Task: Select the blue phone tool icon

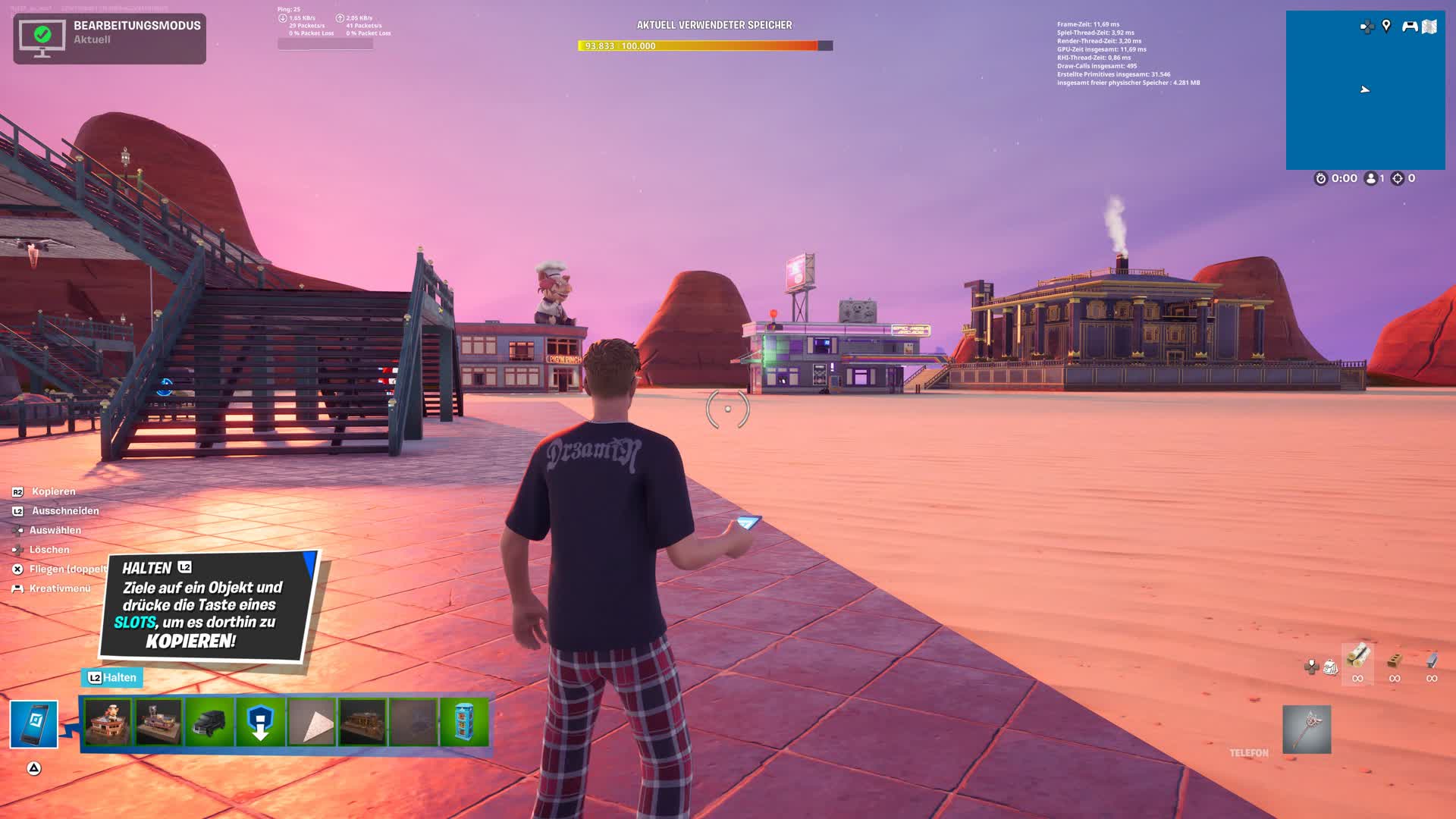Action: pos(34,724)
